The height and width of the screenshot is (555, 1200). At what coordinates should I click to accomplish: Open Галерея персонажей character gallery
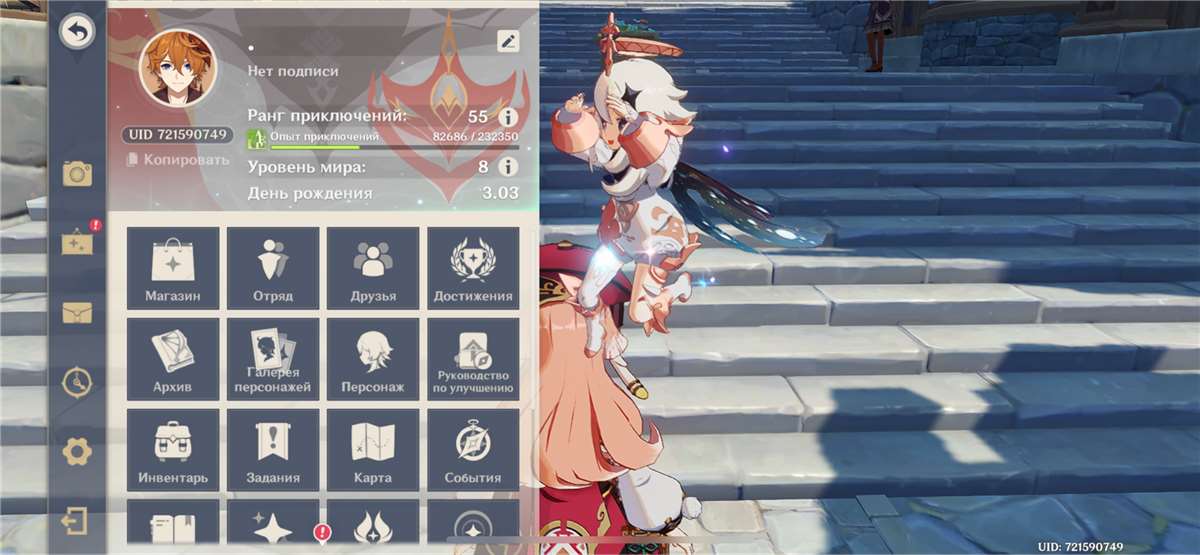point(273,358)
